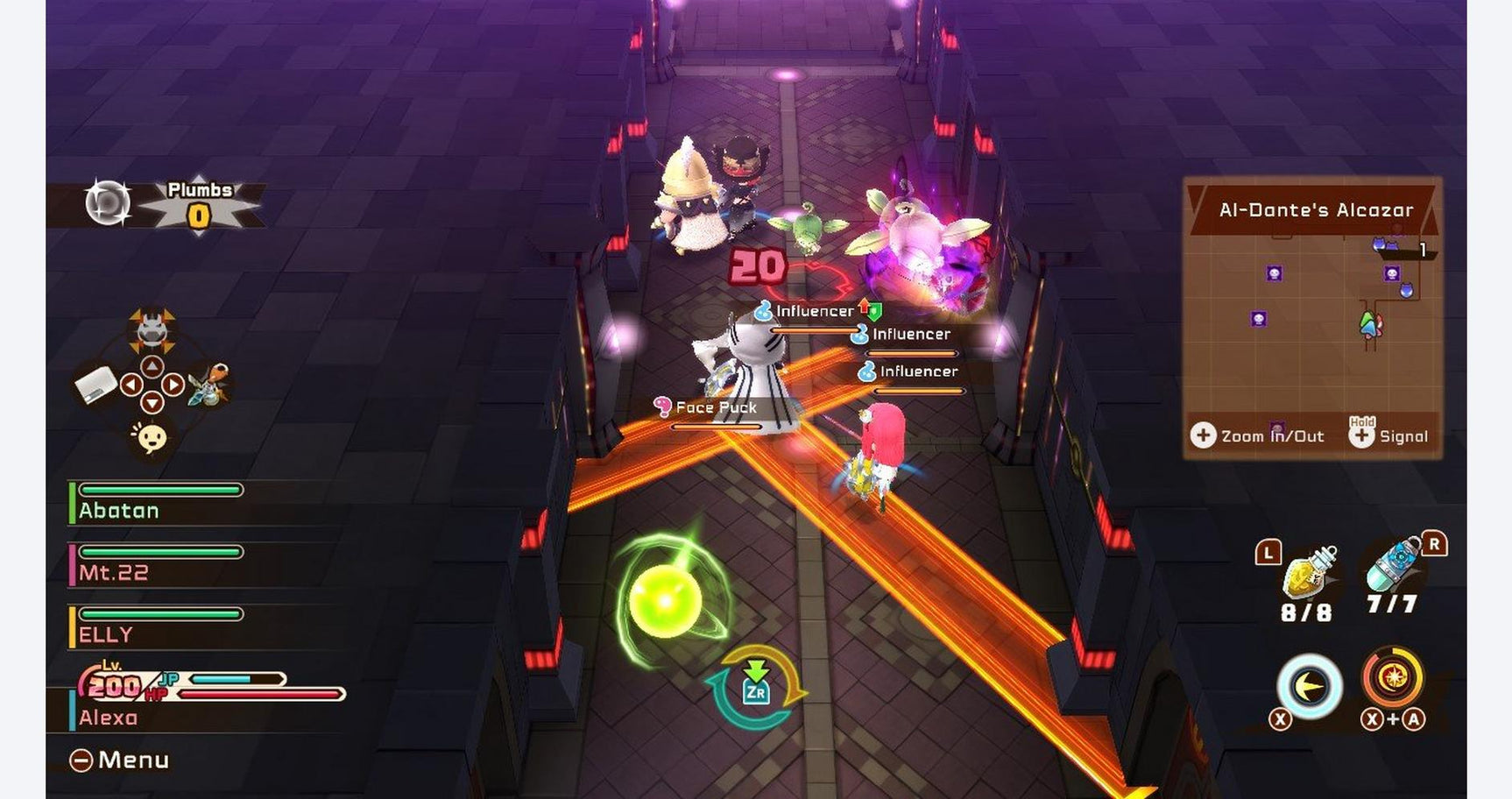Open the Menu option
The width and height of the screenshot is (1512, 799).
[x=120, y=760]
